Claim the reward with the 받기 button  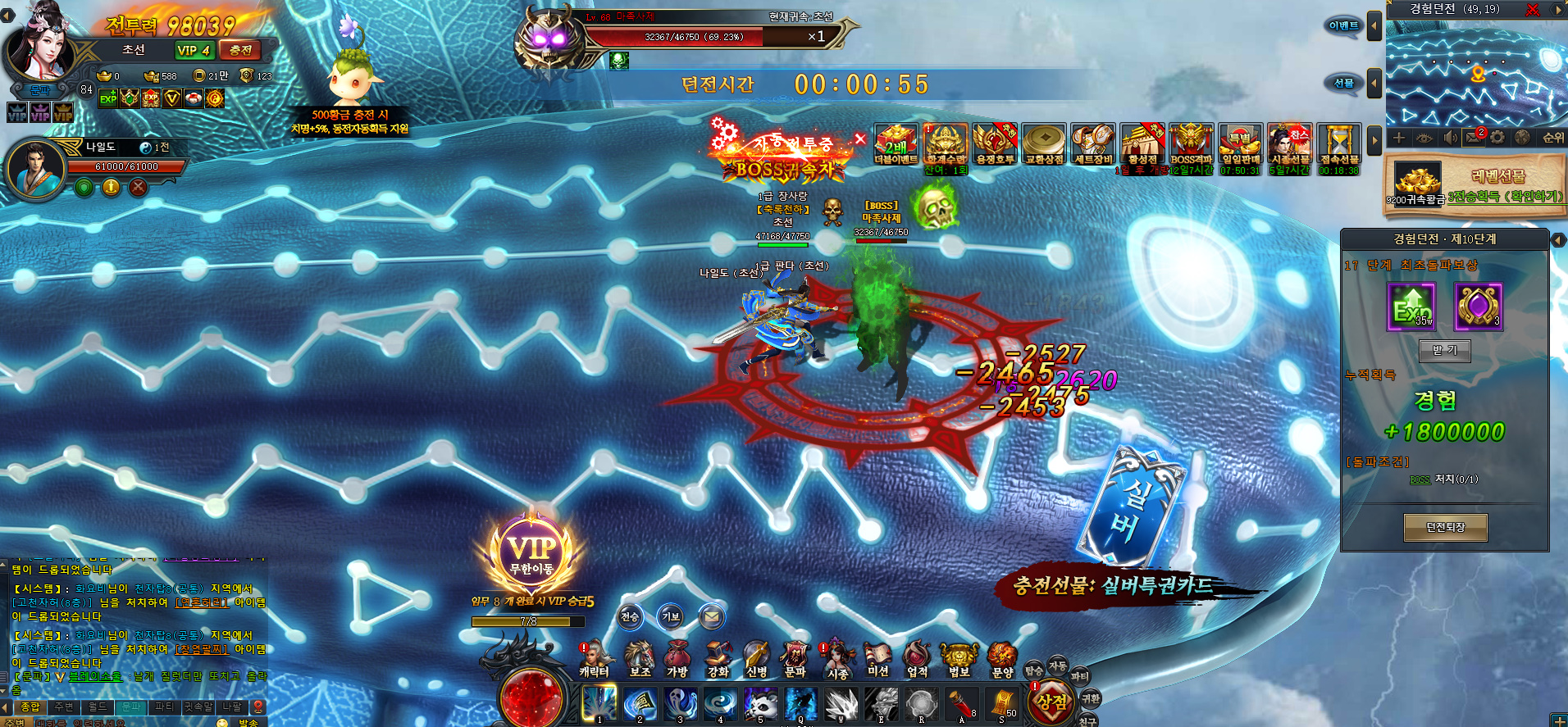click(x=1445, y=350)
